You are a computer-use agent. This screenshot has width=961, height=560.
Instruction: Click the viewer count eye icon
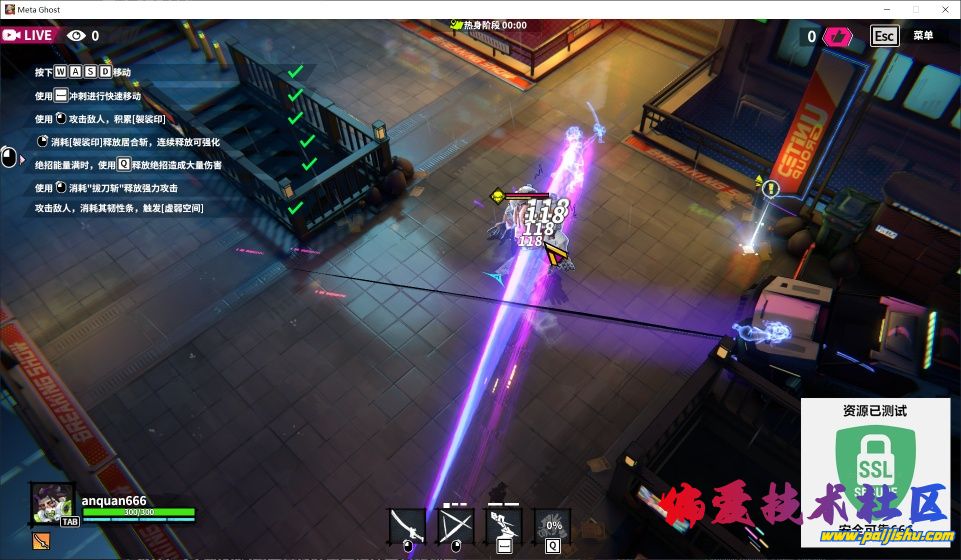pyautogui.click(x=76, y=36)
